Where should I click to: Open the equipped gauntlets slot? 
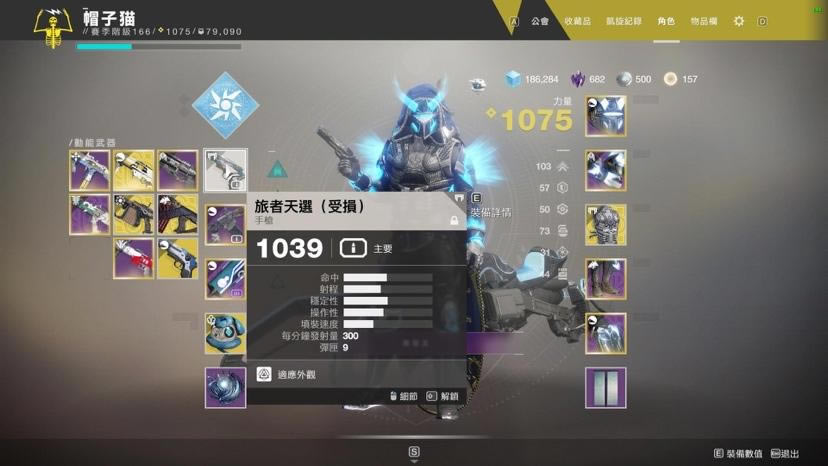(605, 171)
